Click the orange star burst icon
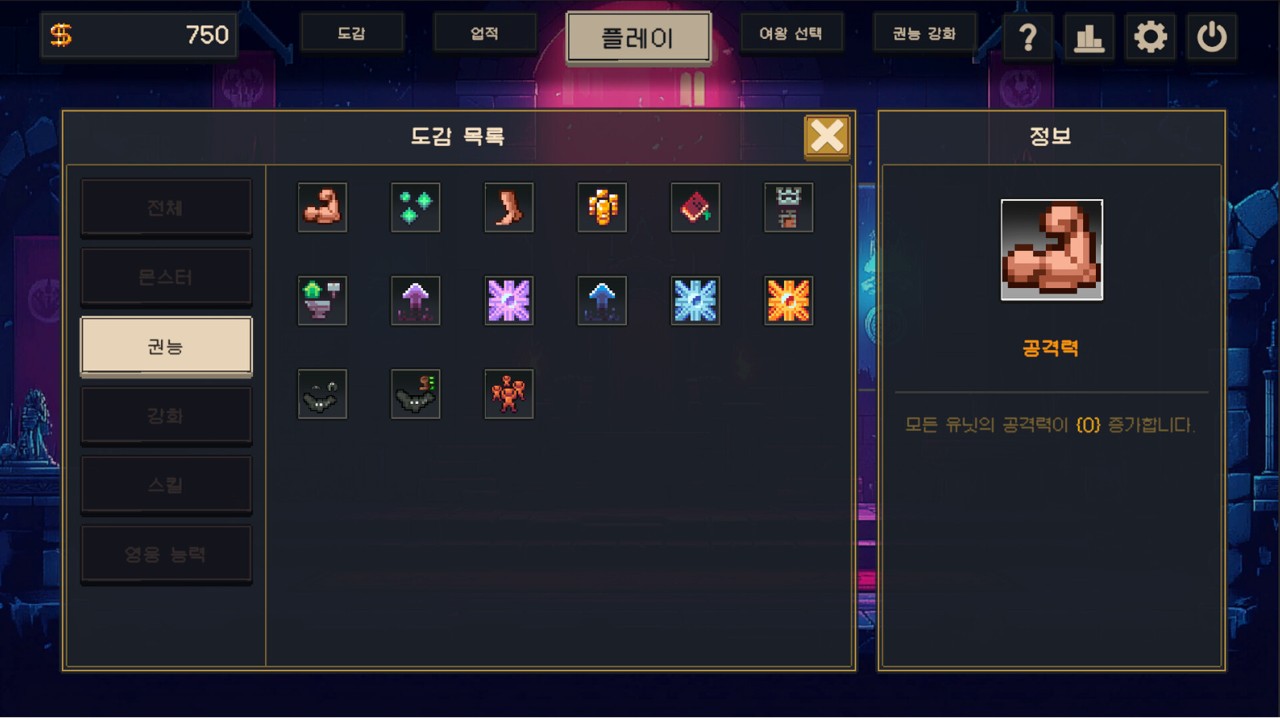This screenshot has height=720, width=1280. coord(788,301)
